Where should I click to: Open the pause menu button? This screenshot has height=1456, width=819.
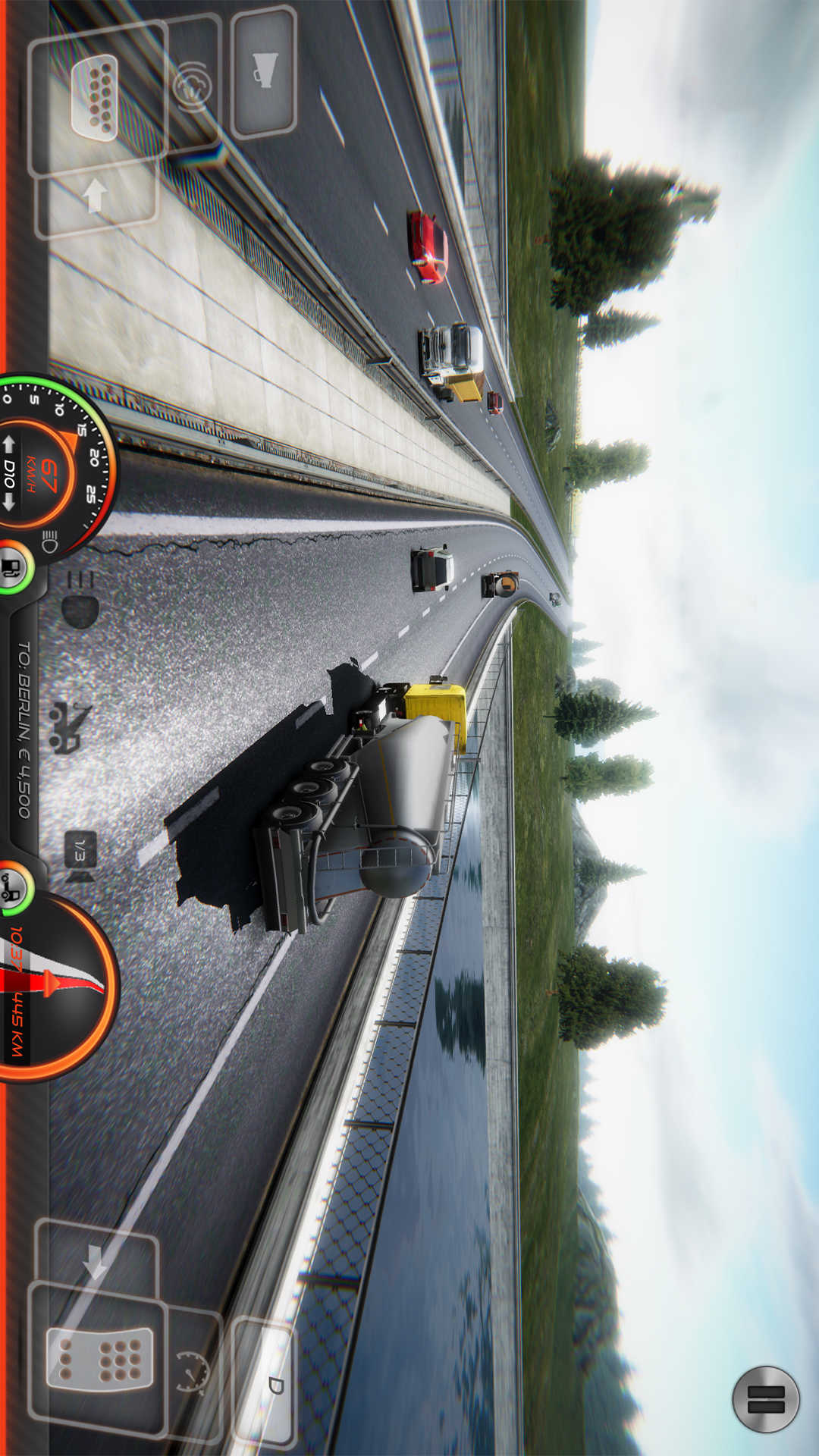point(765,1399)
